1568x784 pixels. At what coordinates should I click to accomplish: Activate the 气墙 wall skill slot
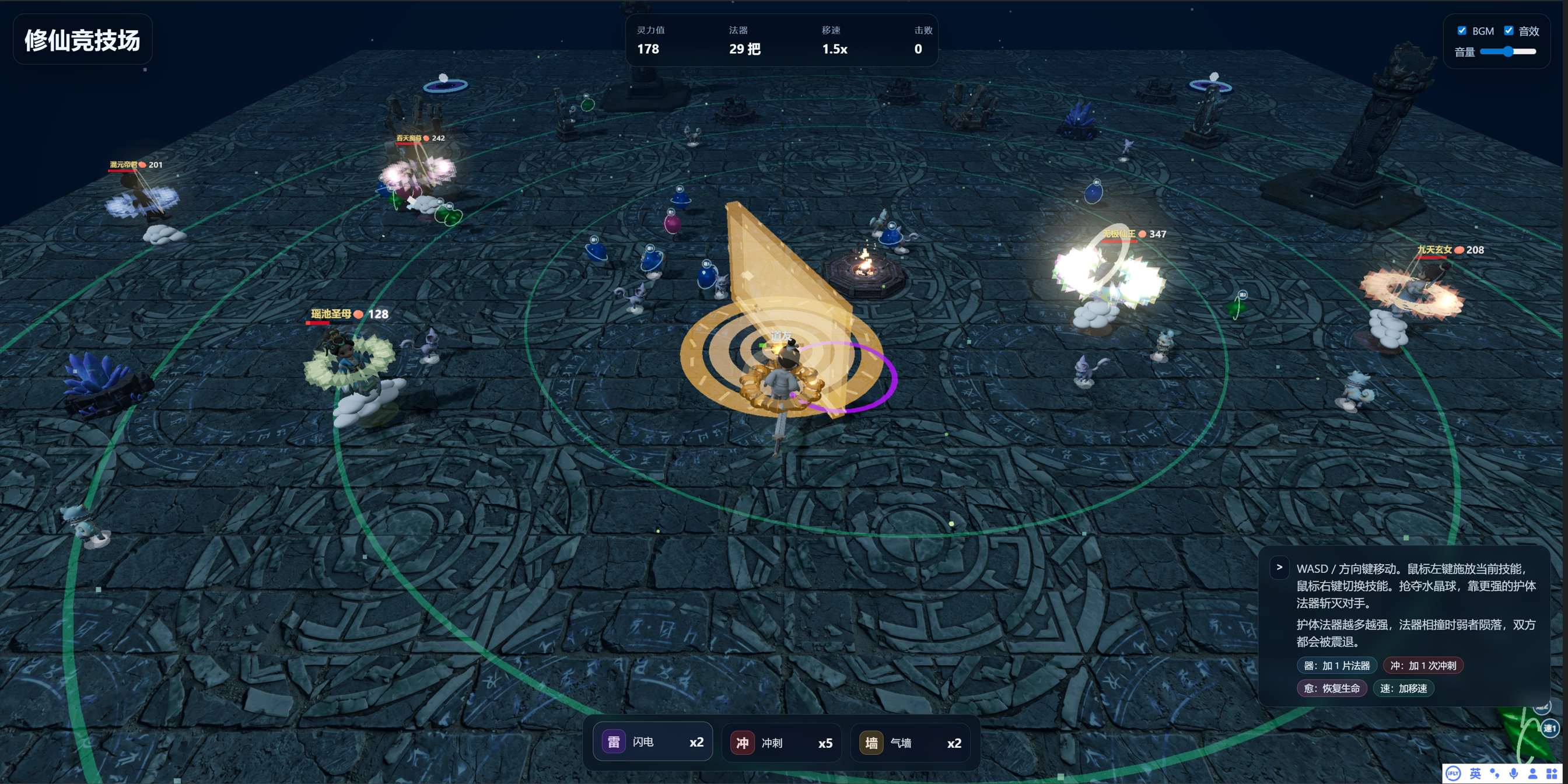click(x=910, y=743)
